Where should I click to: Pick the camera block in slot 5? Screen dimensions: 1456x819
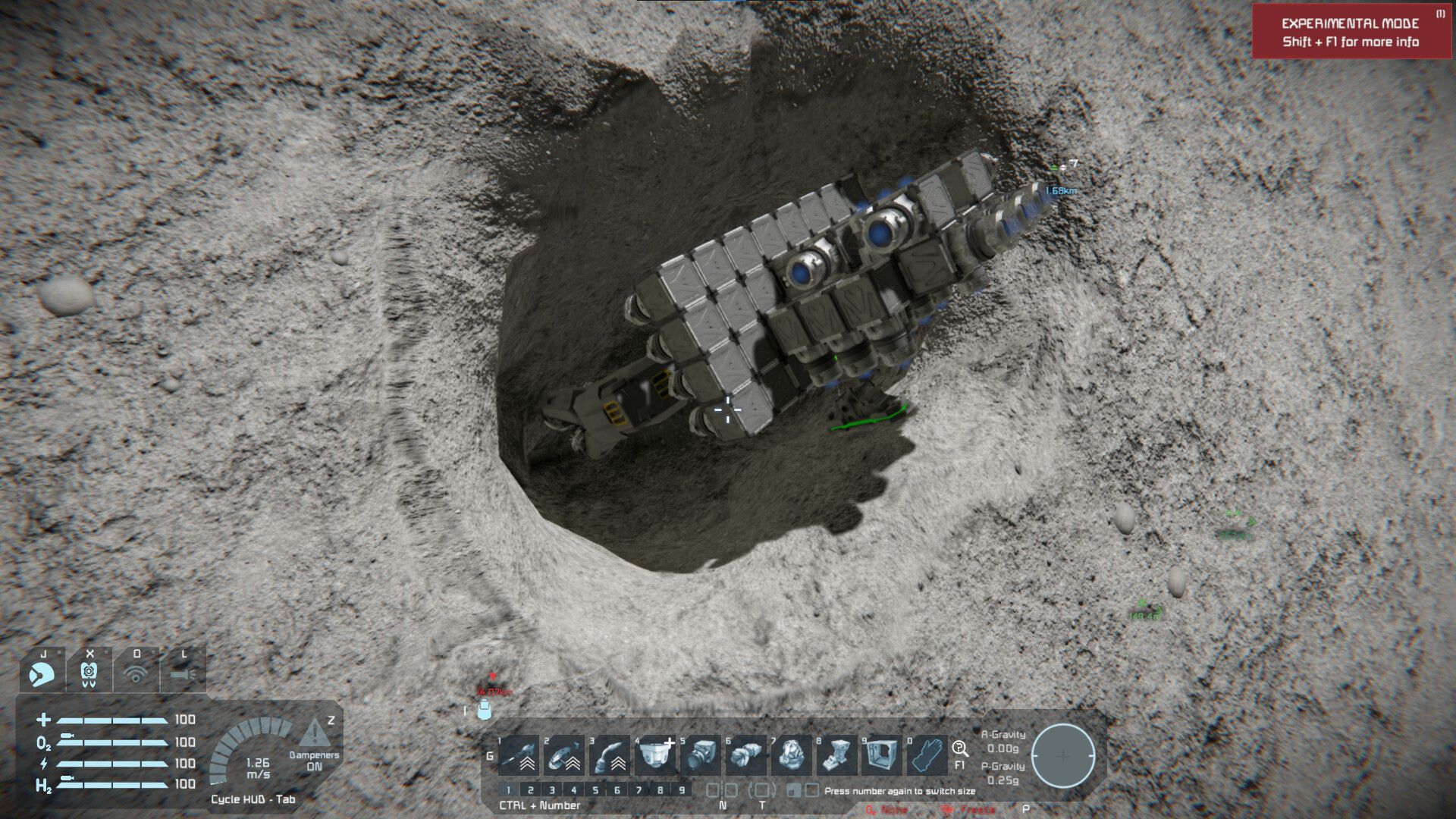coord(701,755)
